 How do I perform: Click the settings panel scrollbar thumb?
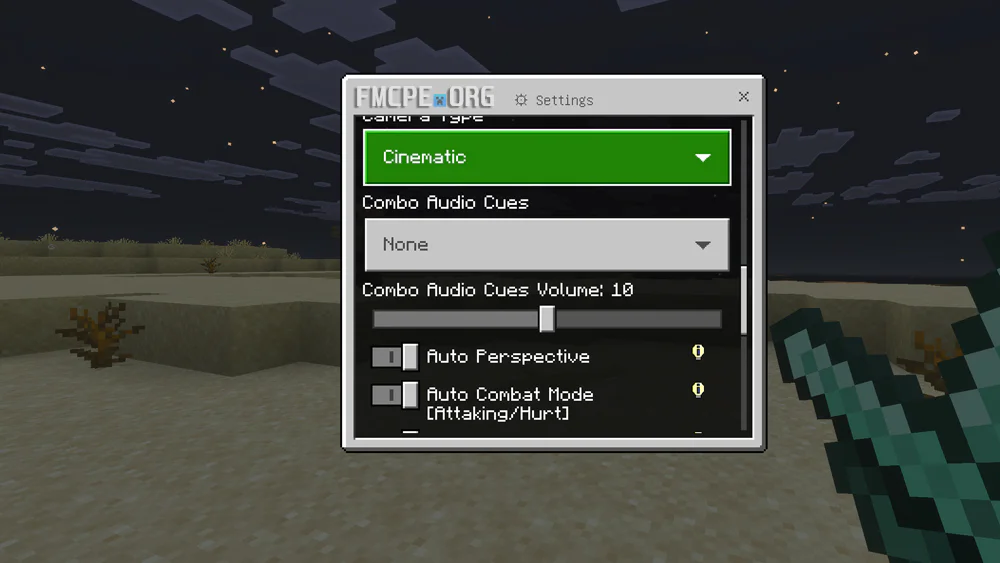744,300
